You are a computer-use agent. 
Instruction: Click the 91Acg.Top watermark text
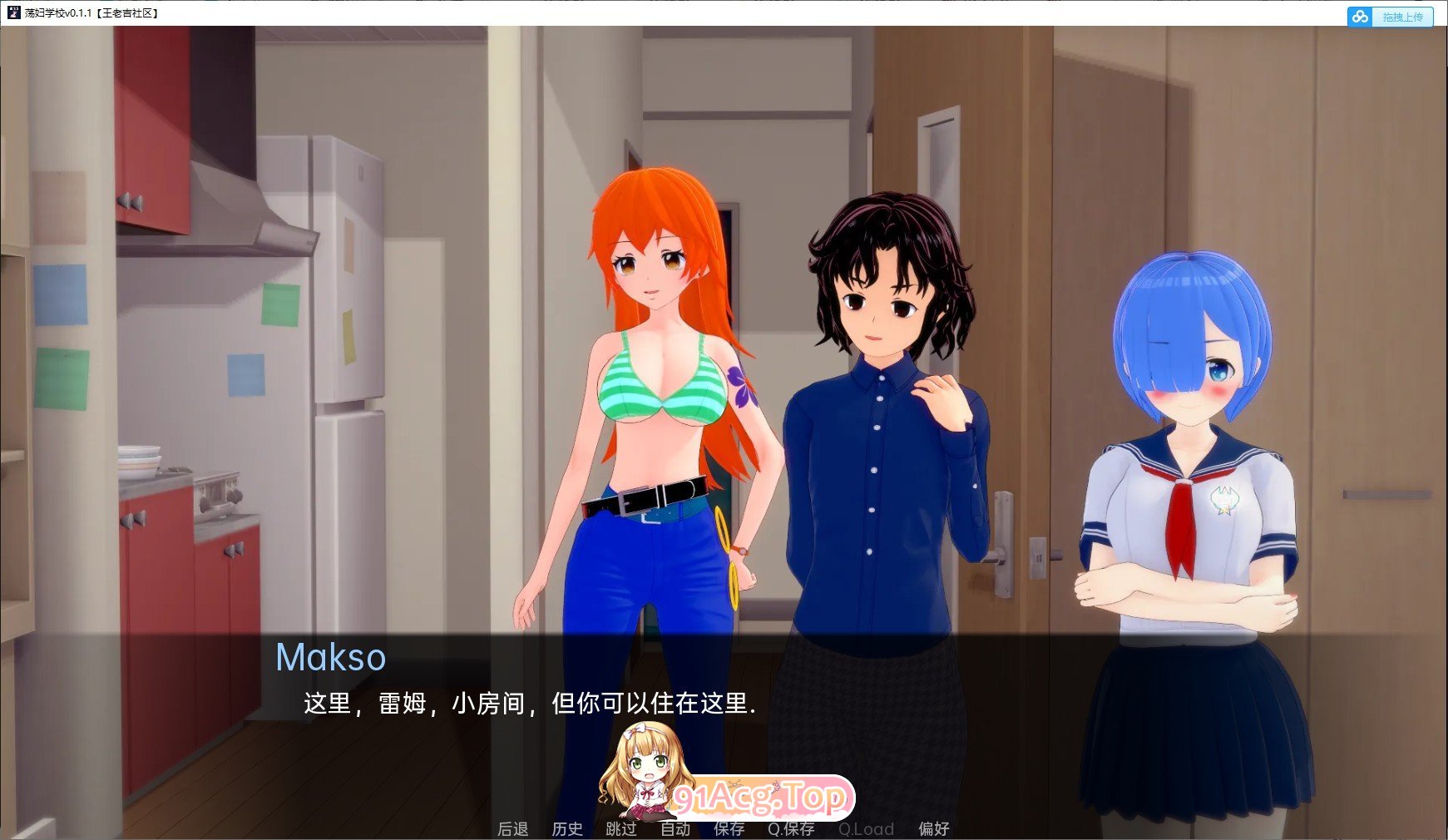click(761, 798)
